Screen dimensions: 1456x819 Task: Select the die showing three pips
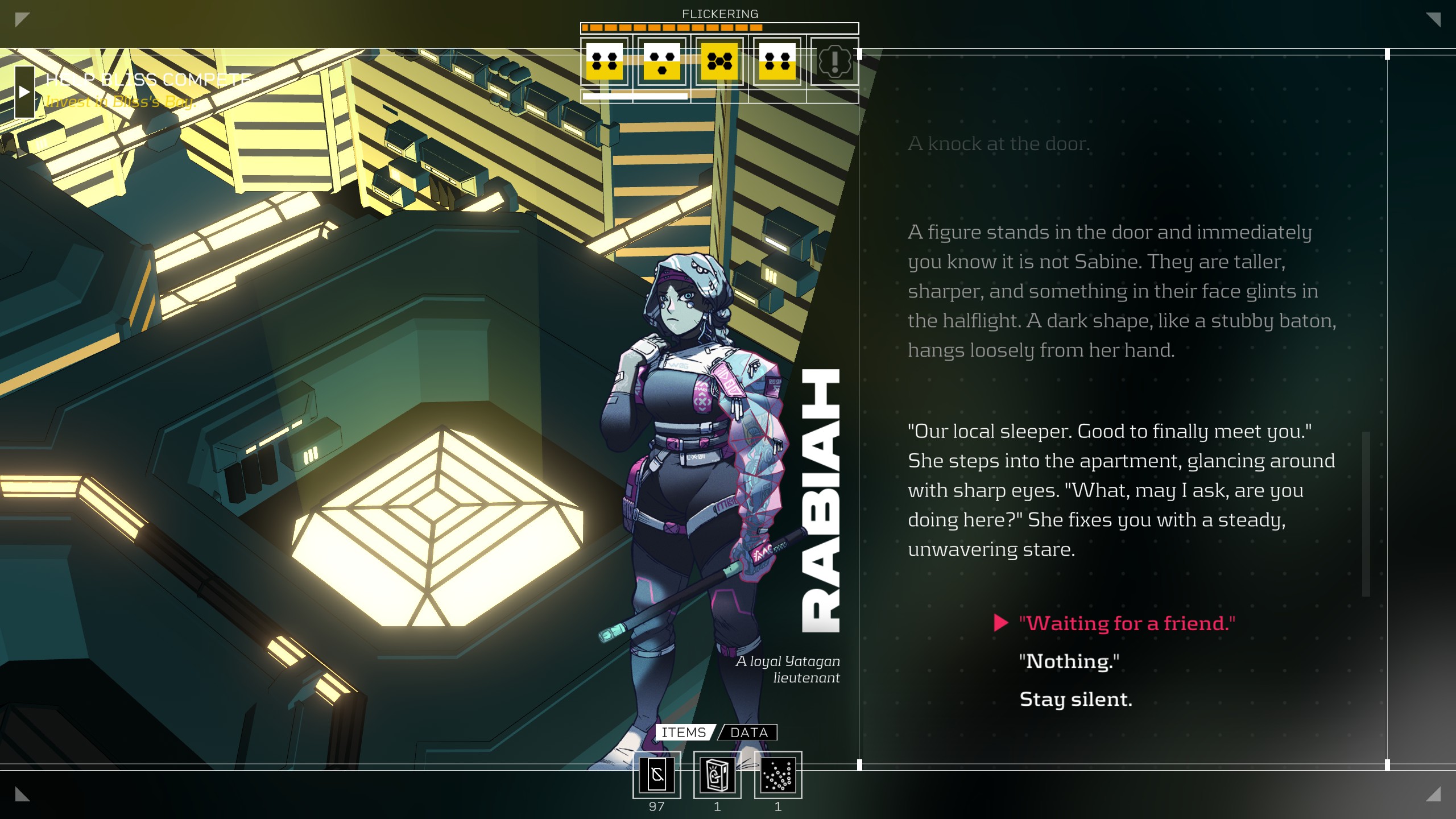662,61
